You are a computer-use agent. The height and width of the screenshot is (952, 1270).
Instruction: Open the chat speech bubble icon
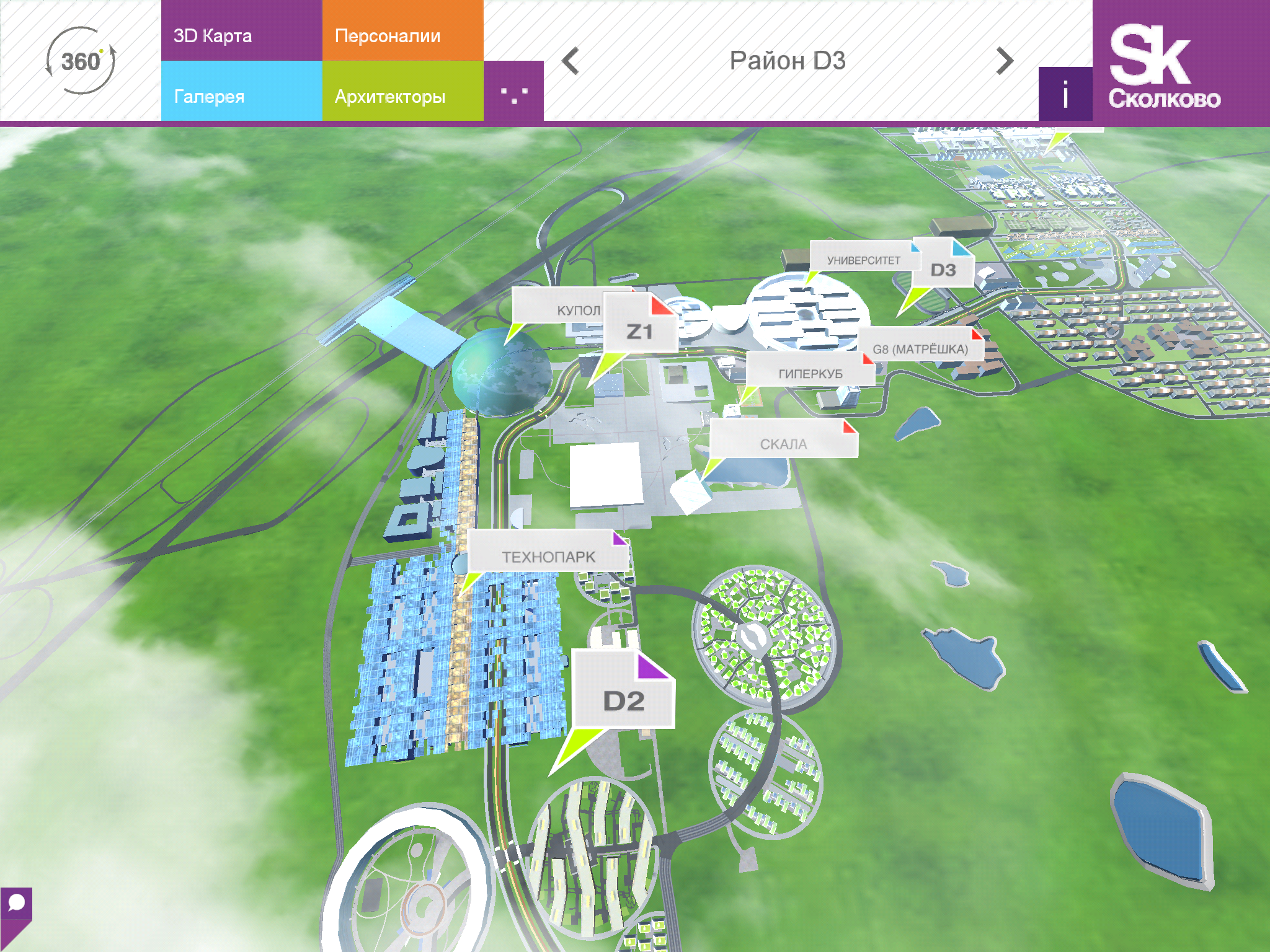(16, 905)
